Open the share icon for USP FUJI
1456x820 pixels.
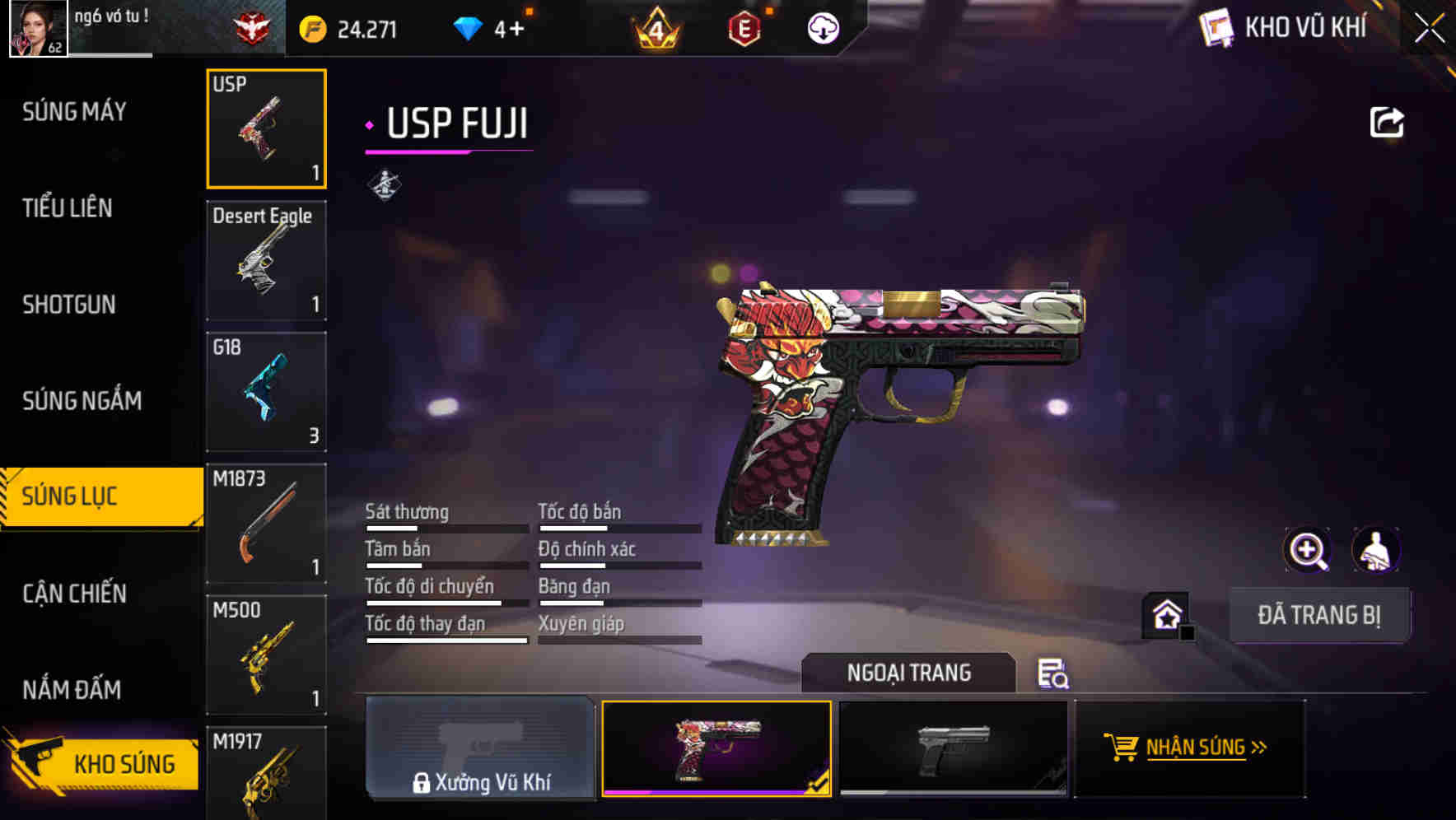[x=1388, y=121]
